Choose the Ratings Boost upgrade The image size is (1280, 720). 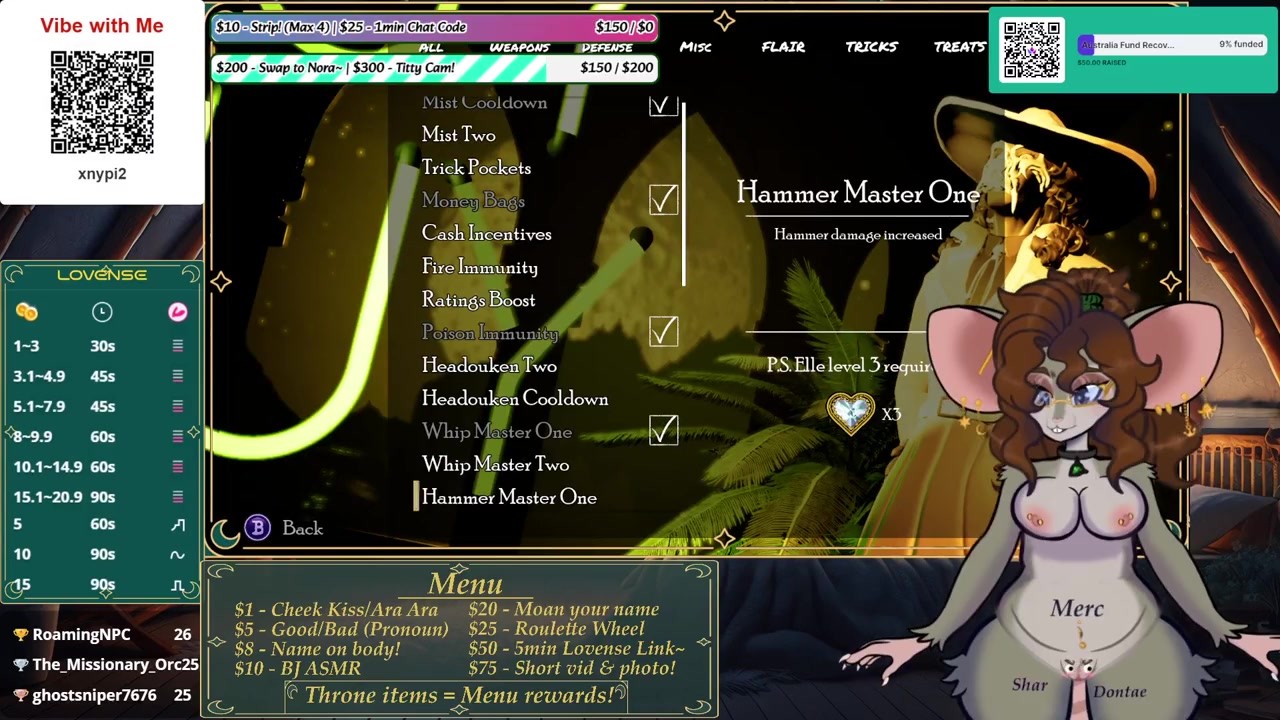478,300
